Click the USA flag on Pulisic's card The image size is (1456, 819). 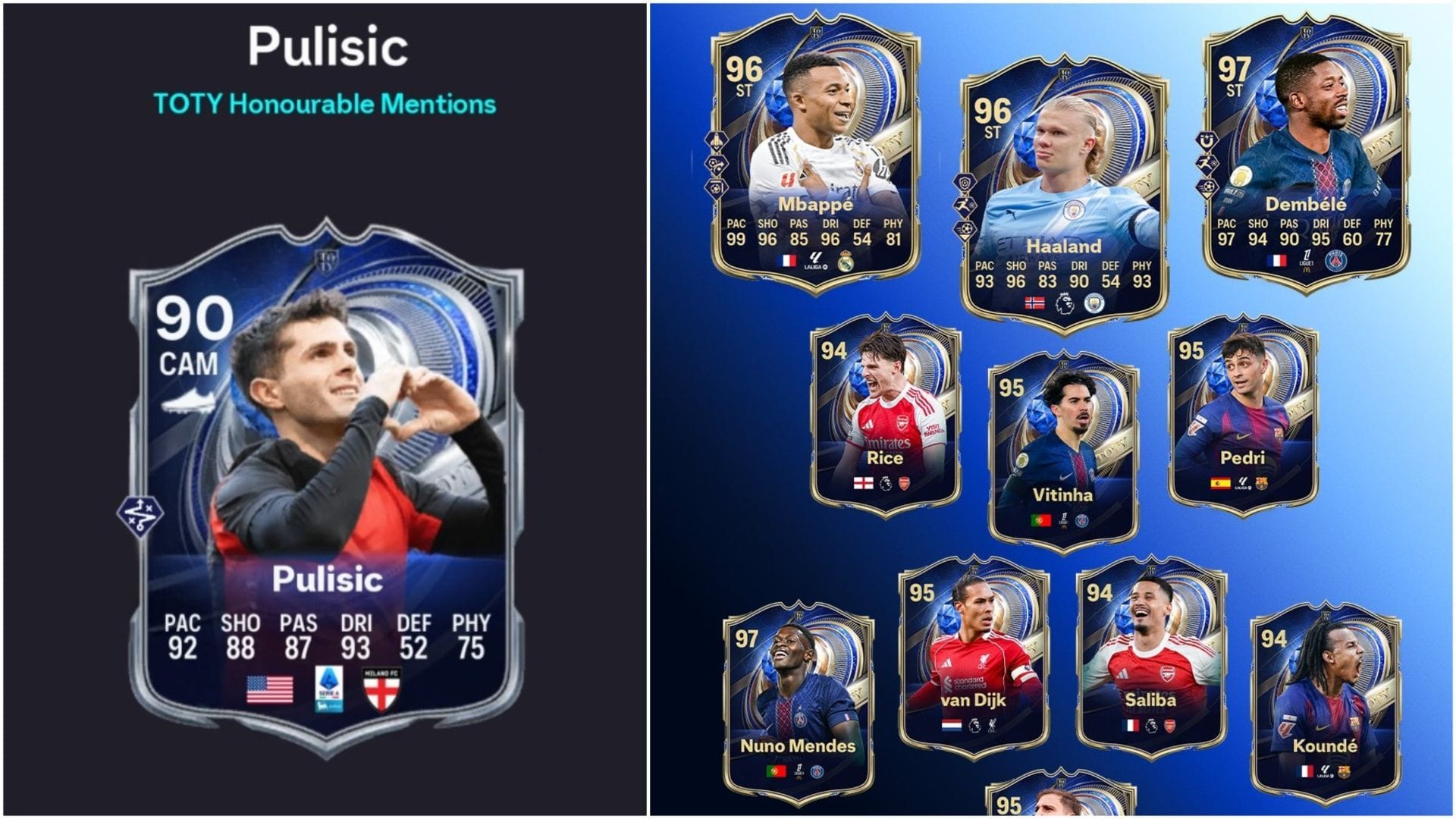269,689
